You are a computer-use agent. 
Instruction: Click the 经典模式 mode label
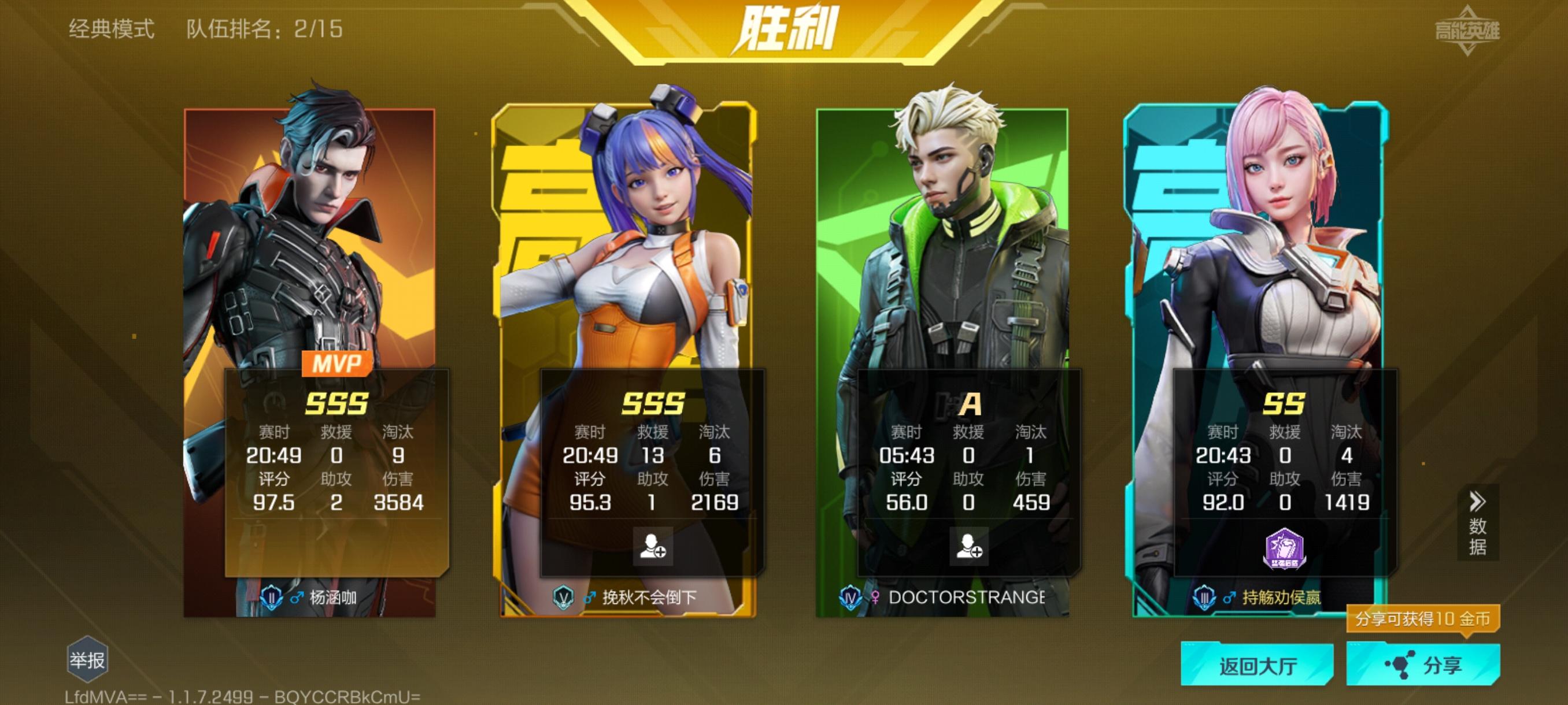pyautogui.click(x=112, y=27)
